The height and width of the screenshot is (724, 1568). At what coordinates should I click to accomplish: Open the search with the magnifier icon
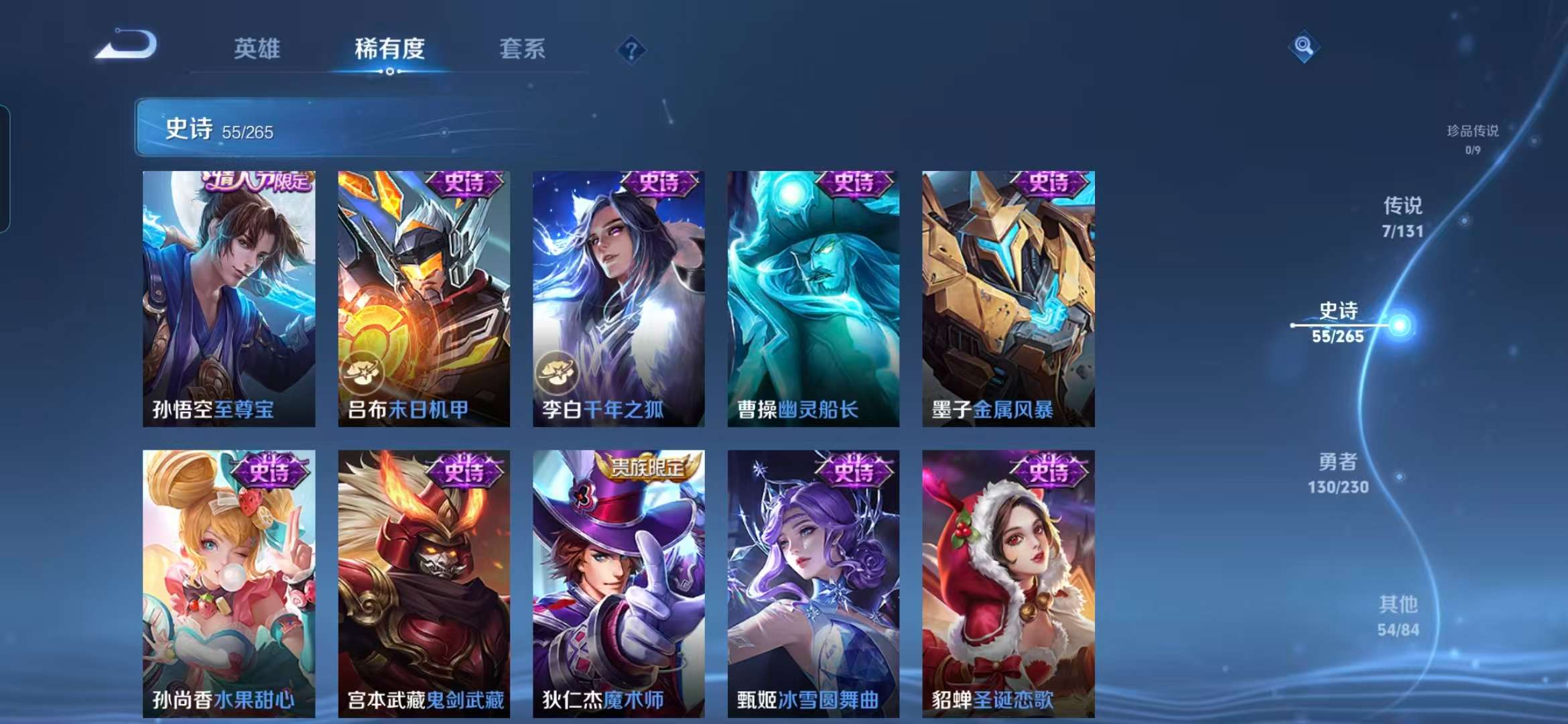[x=1303, y=44]
